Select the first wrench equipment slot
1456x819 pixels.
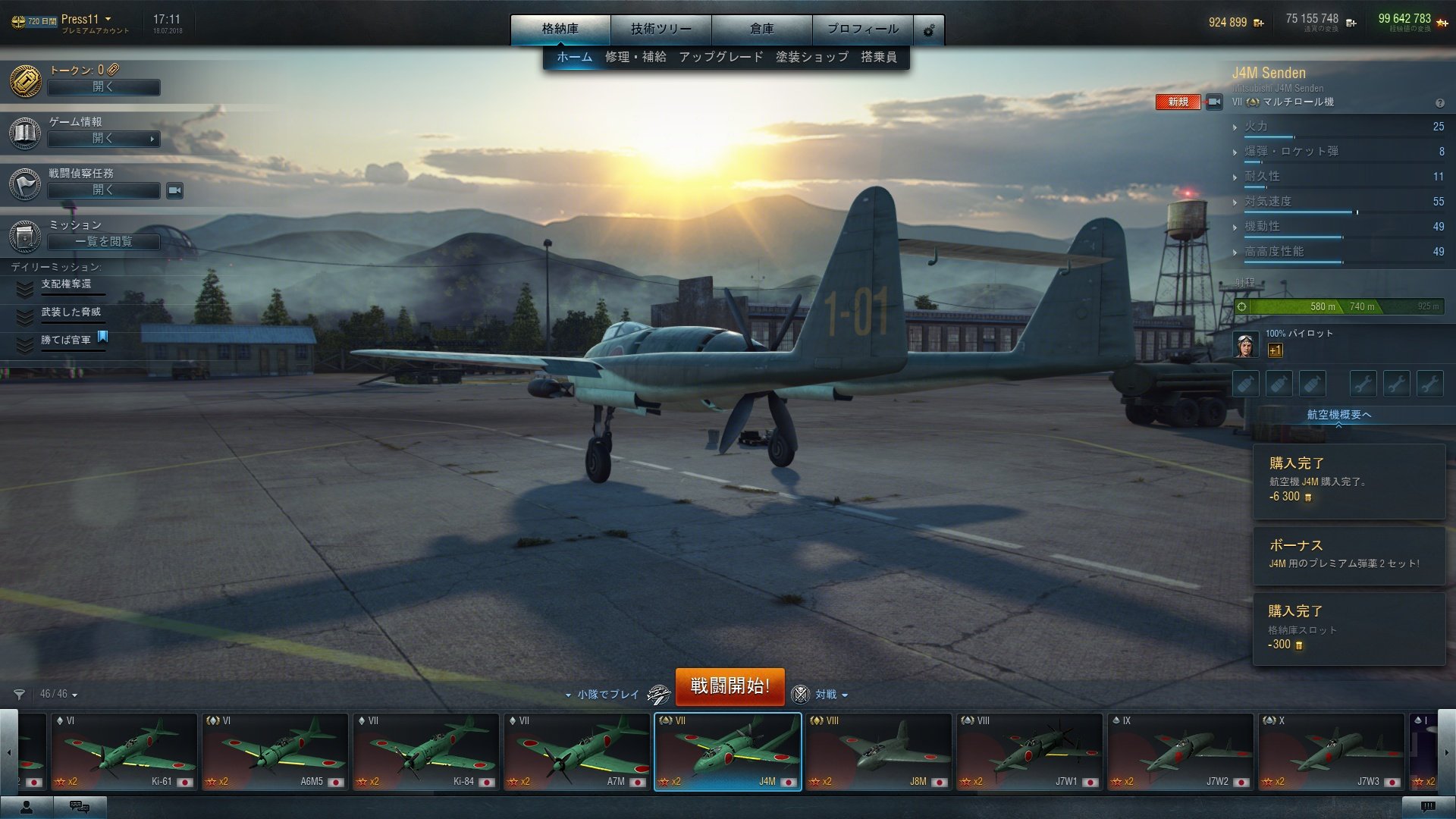pyautogui.click(x=1363, y=383)
